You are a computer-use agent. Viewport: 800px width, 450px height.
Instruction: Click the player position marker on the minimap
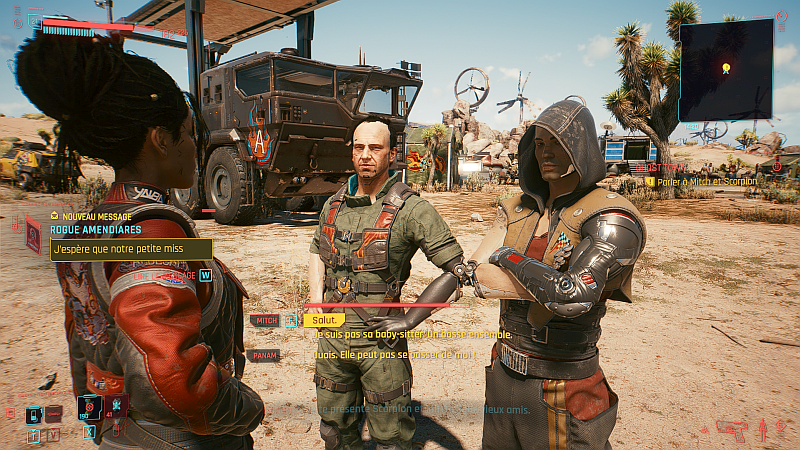726,69
